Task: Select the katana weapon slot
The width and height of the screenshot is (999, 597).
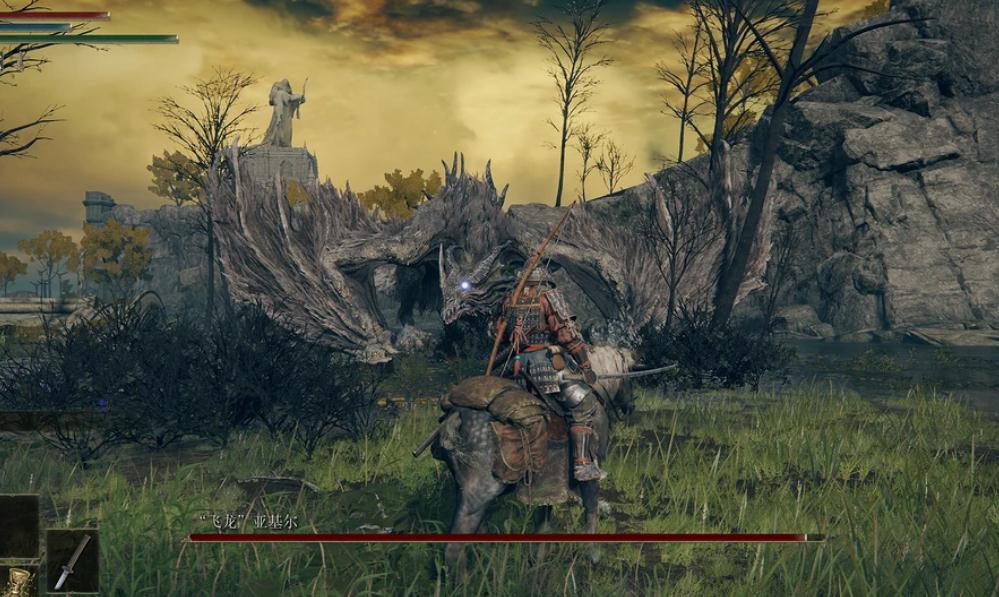Action: 72,561
